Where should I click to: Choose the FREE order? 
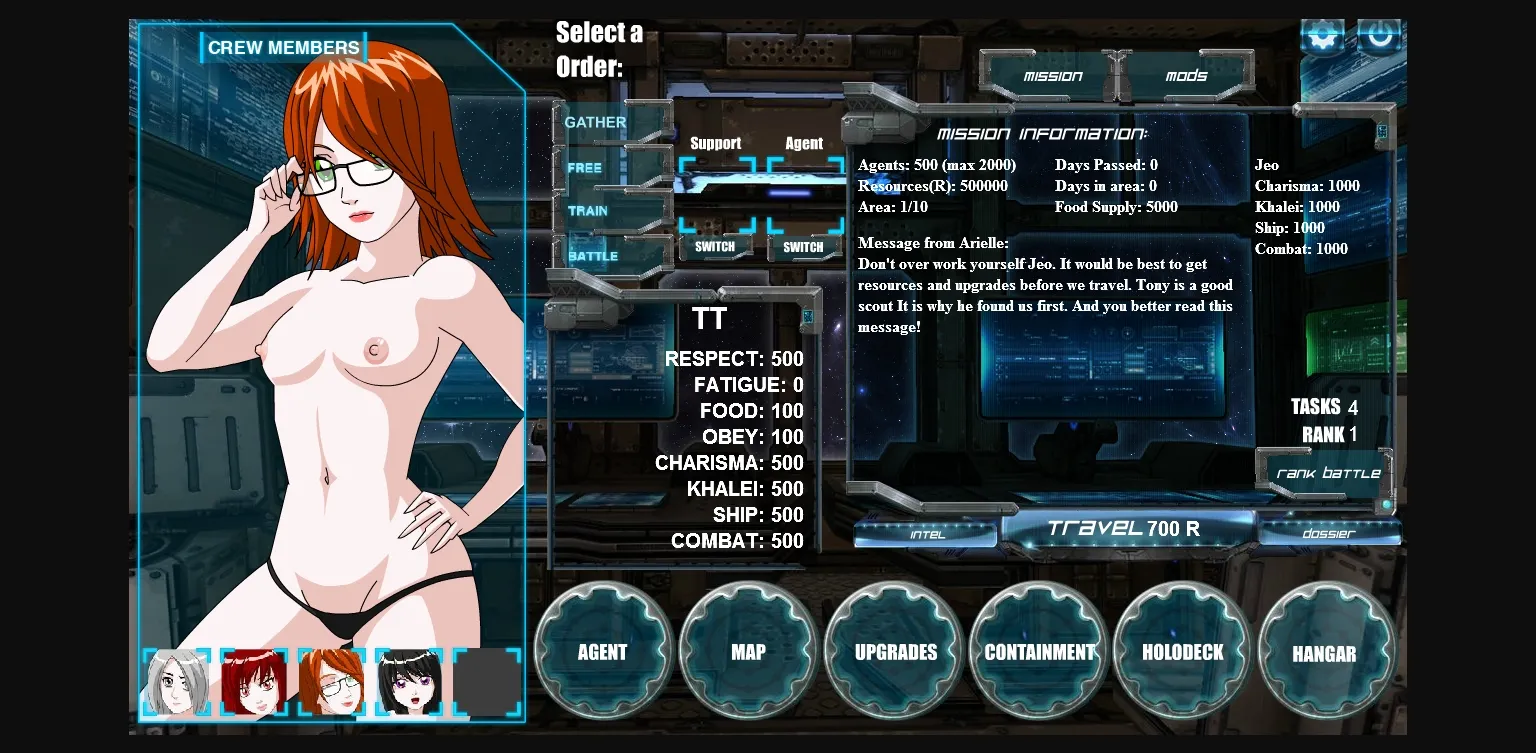coord(585,168)
